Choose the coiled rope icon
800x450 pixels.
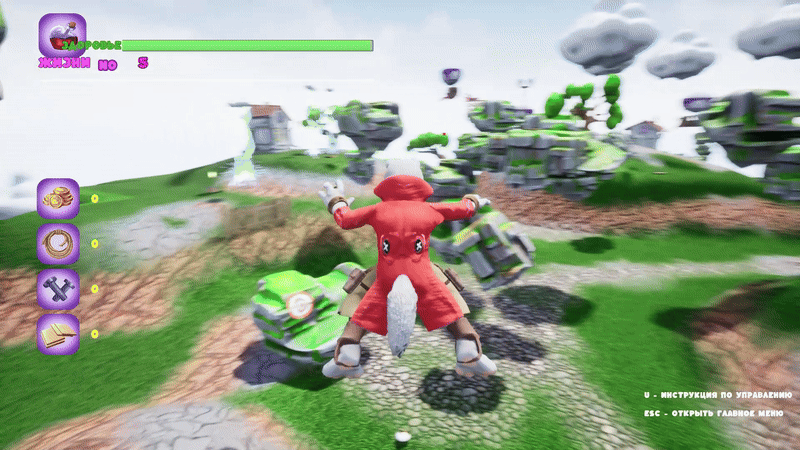58,243
